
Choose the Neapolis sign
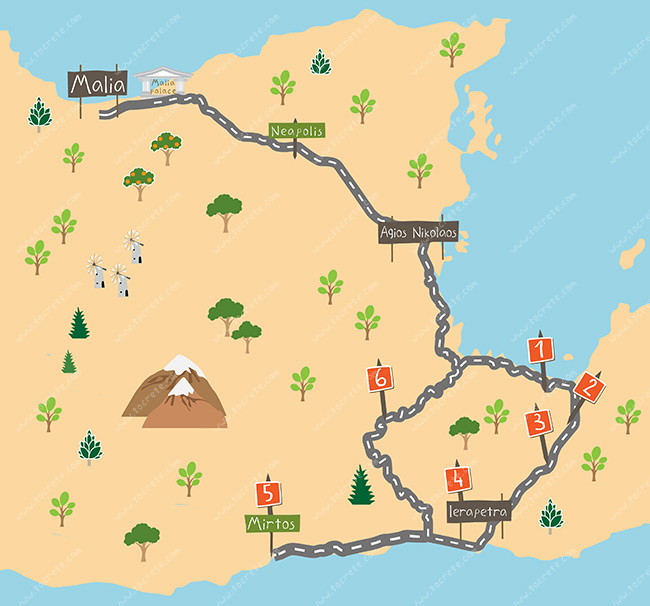pos(296,131)
